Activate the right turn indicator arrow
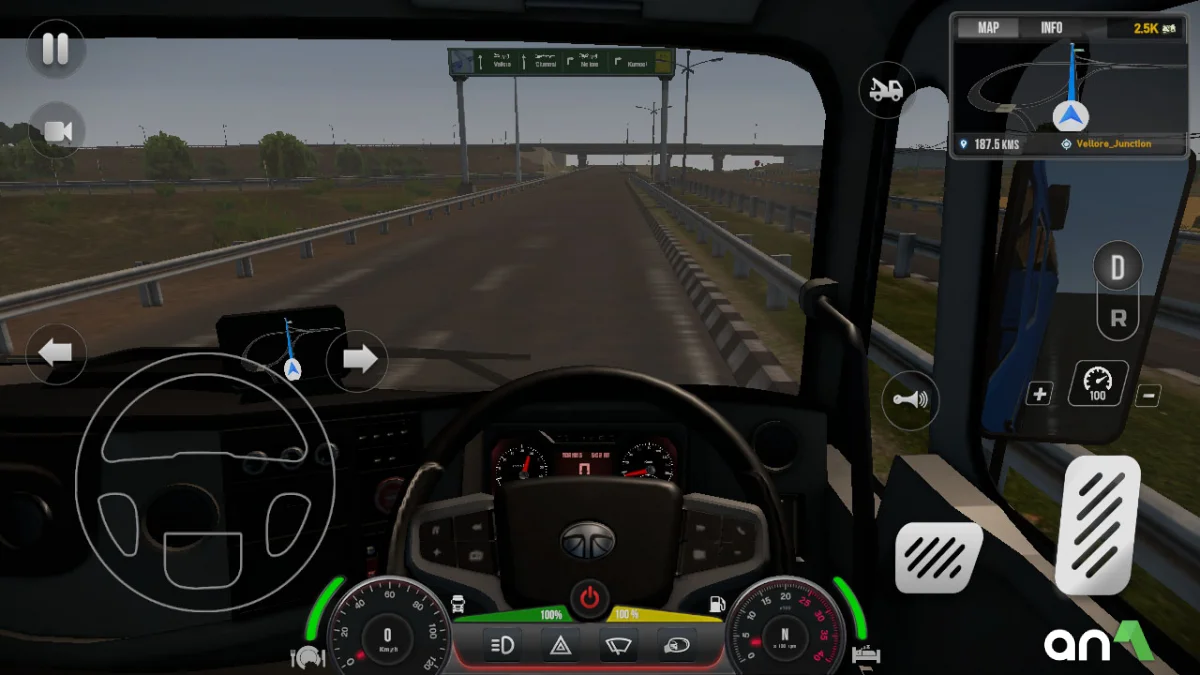1200x675 pixels. click(357, 360)
